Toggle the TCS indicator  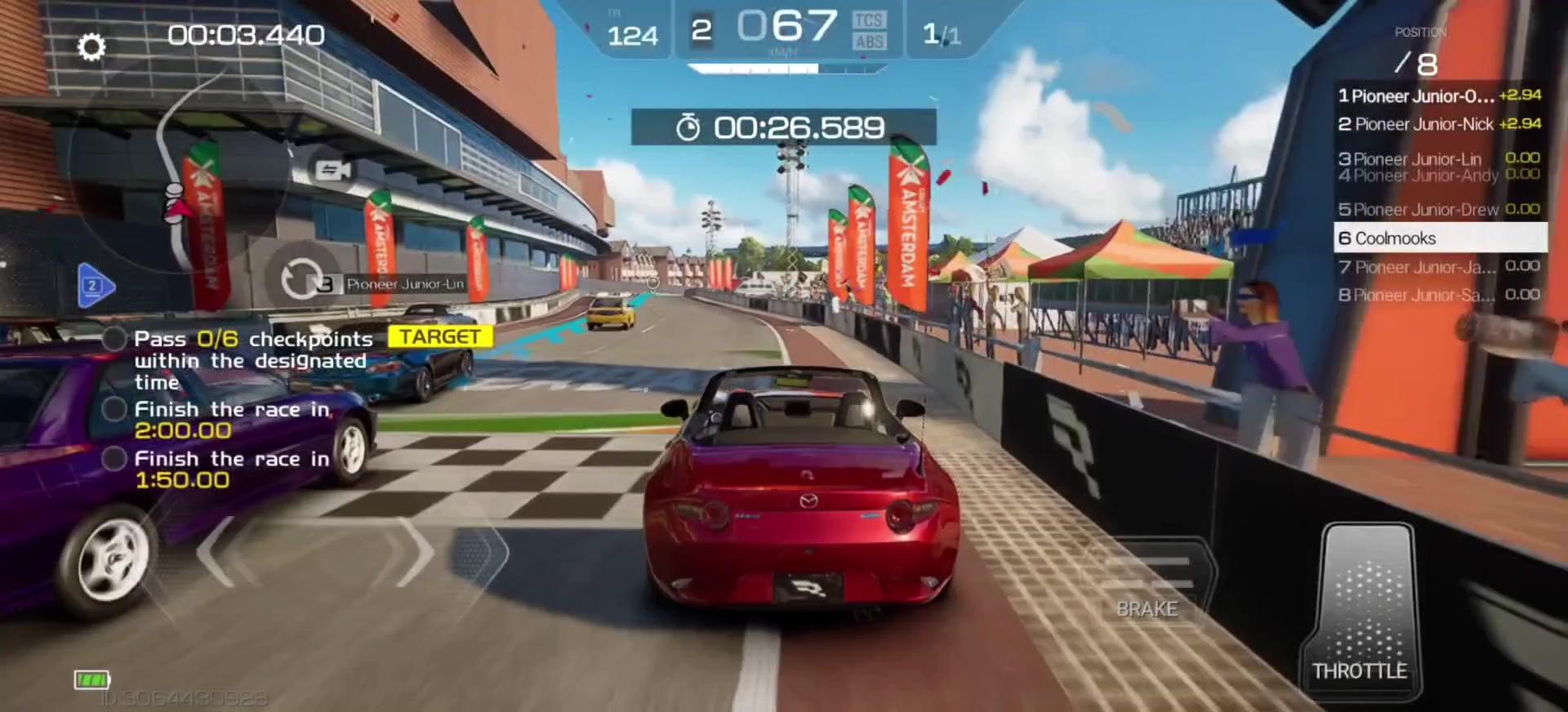pos(868,20)
